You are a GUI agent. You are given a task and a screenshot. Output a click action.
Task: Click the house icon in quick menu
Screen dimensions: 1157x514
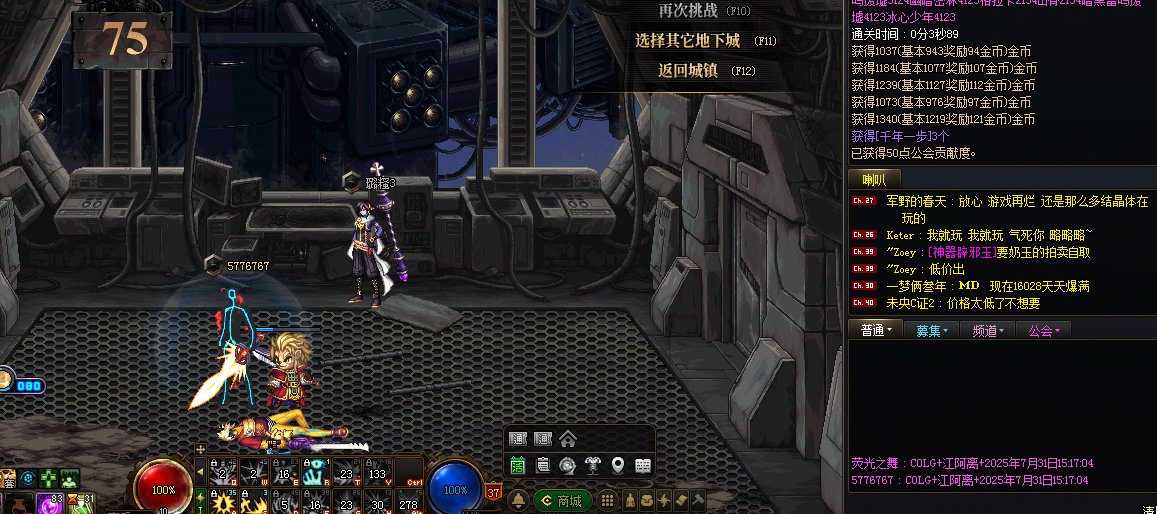[567, 439]
